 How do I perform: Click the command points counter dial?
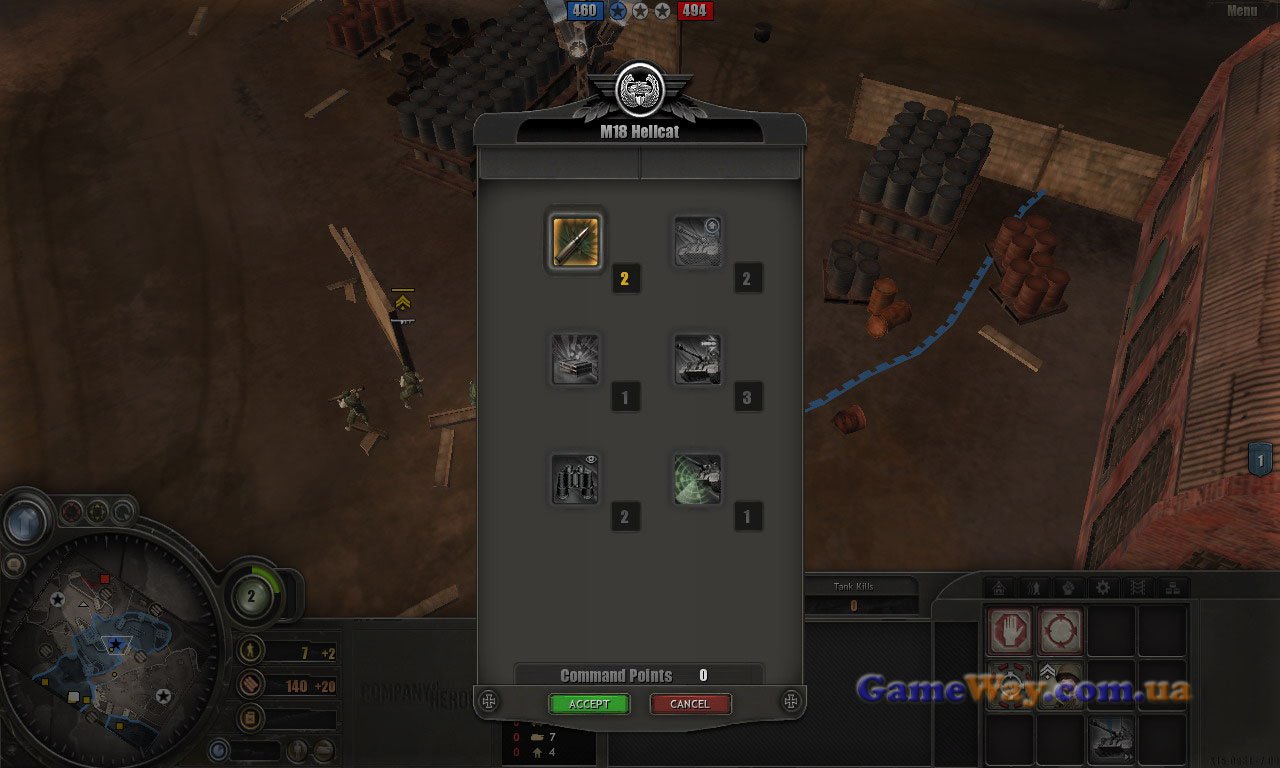coord(251,597)
